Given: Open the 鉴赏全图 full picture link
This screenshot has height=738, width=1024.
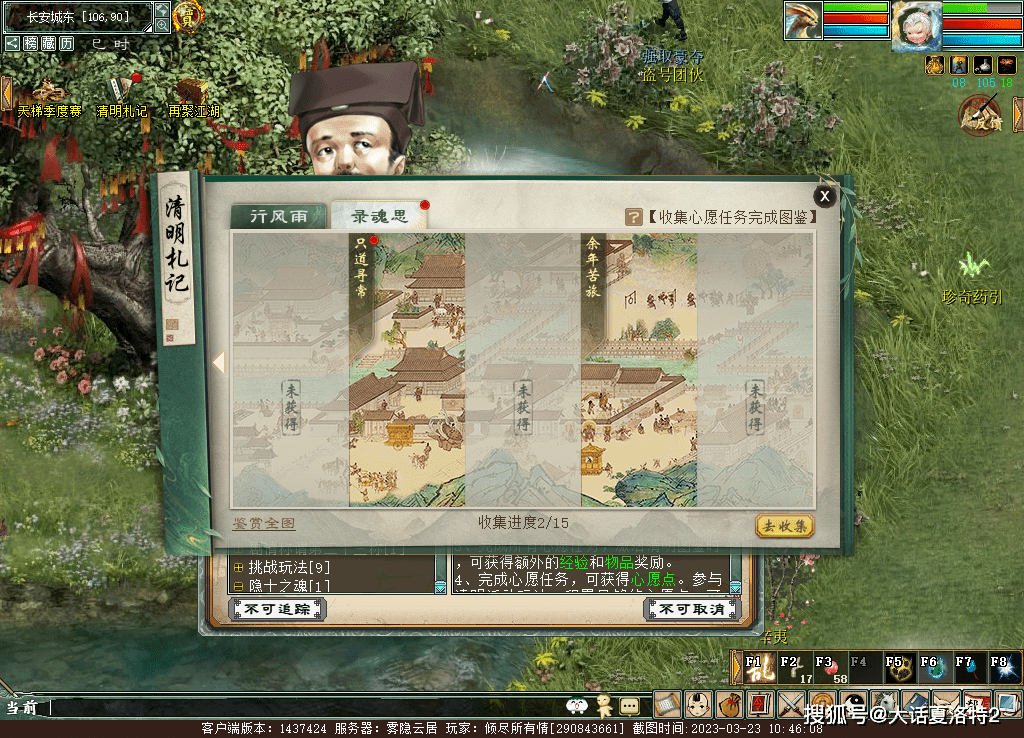Looking at the screenshot, I should 264,524.
